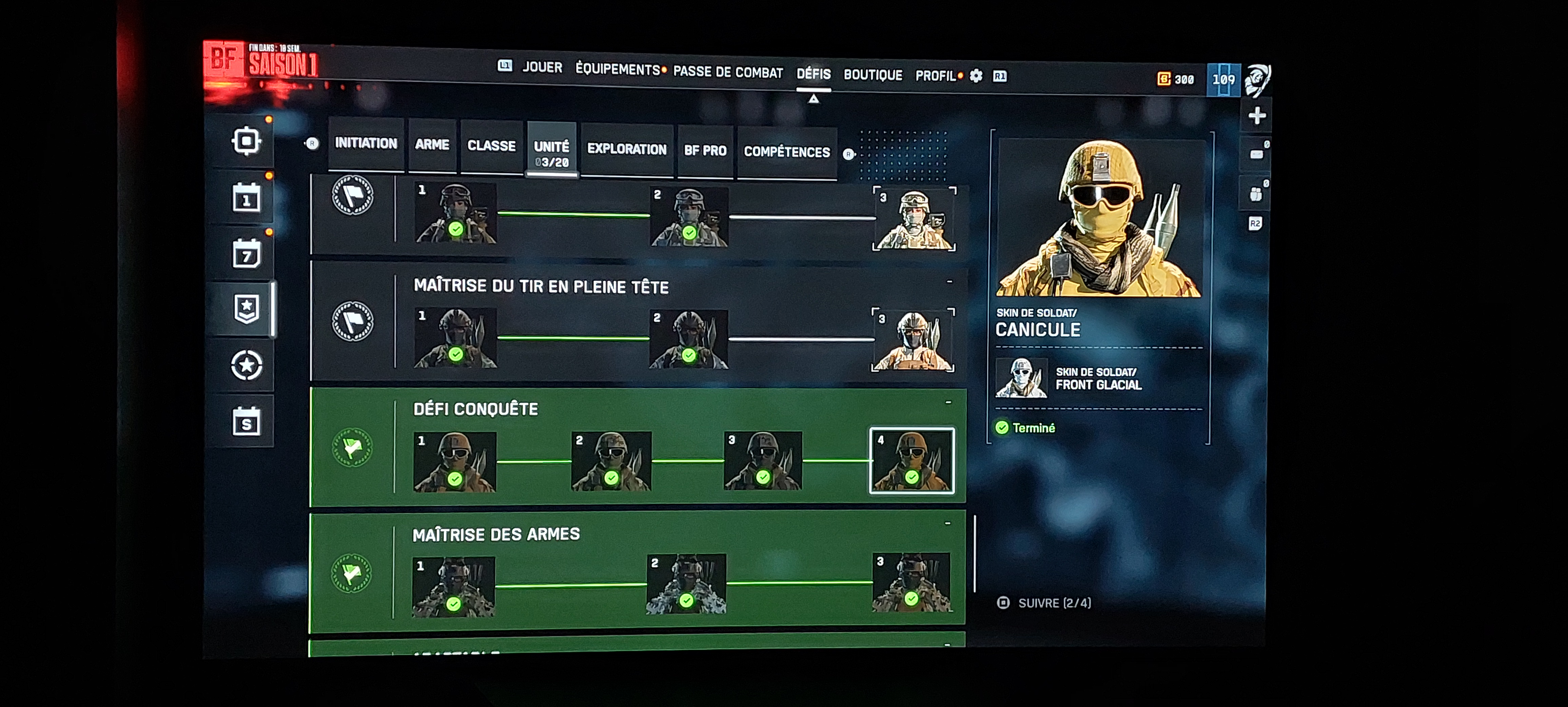Select the Unité tab

pos(551,152)
